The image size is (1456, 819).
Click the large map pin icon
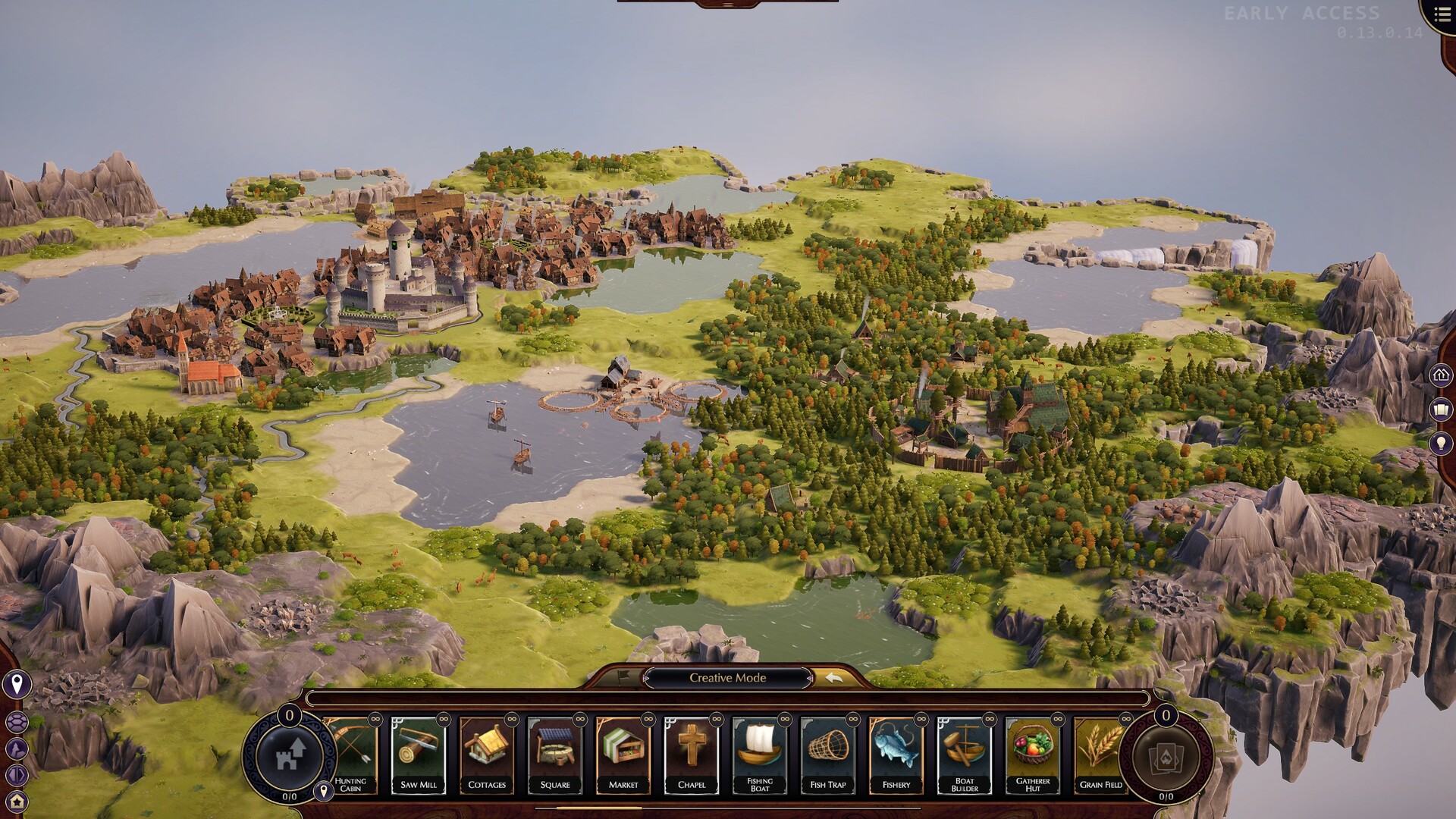click(16, 685)
